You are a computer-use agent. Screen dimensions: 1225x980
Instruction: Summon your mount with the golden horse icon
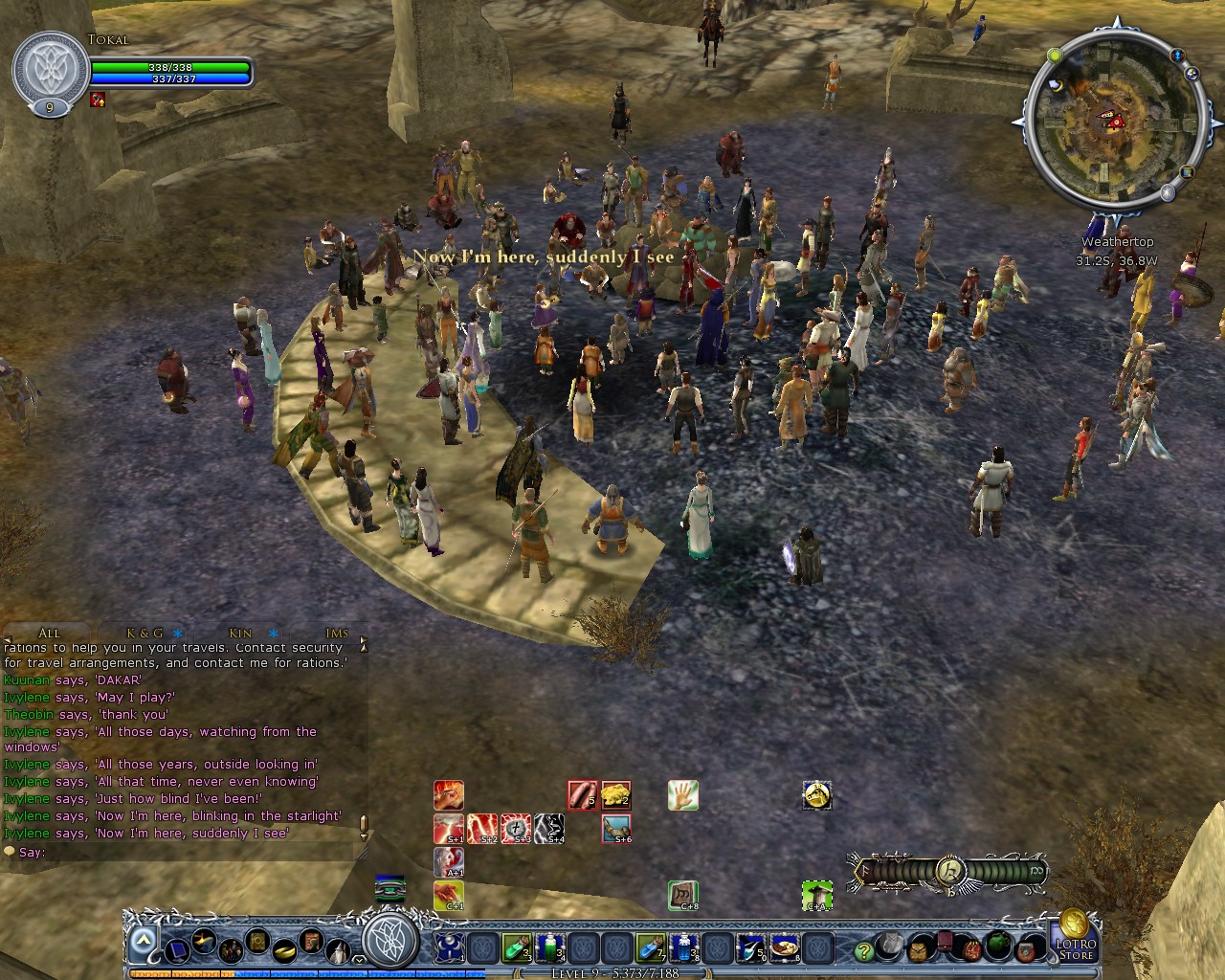[x=816, y=794]
